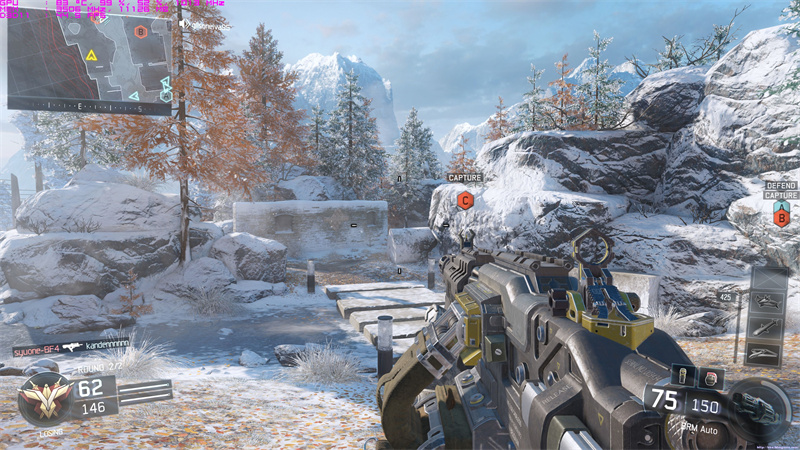Select the bottom aircraft scorestreak slot
This screenshot has height=450, width=800.
765,353
